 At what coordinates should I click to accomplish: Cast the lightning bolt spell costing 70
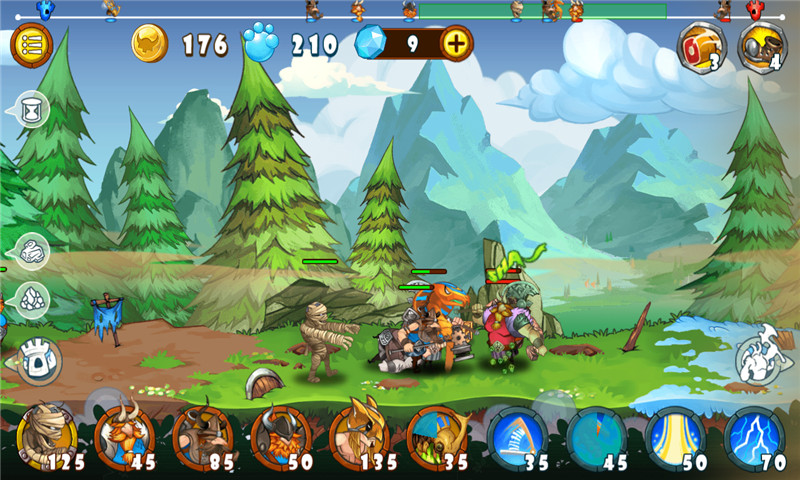click(754, 436)
